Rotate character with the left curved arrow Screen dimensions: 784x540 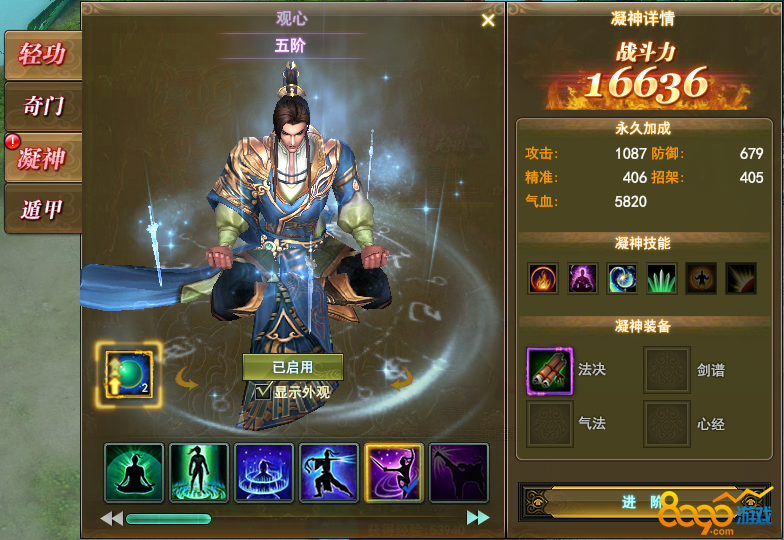185,379
